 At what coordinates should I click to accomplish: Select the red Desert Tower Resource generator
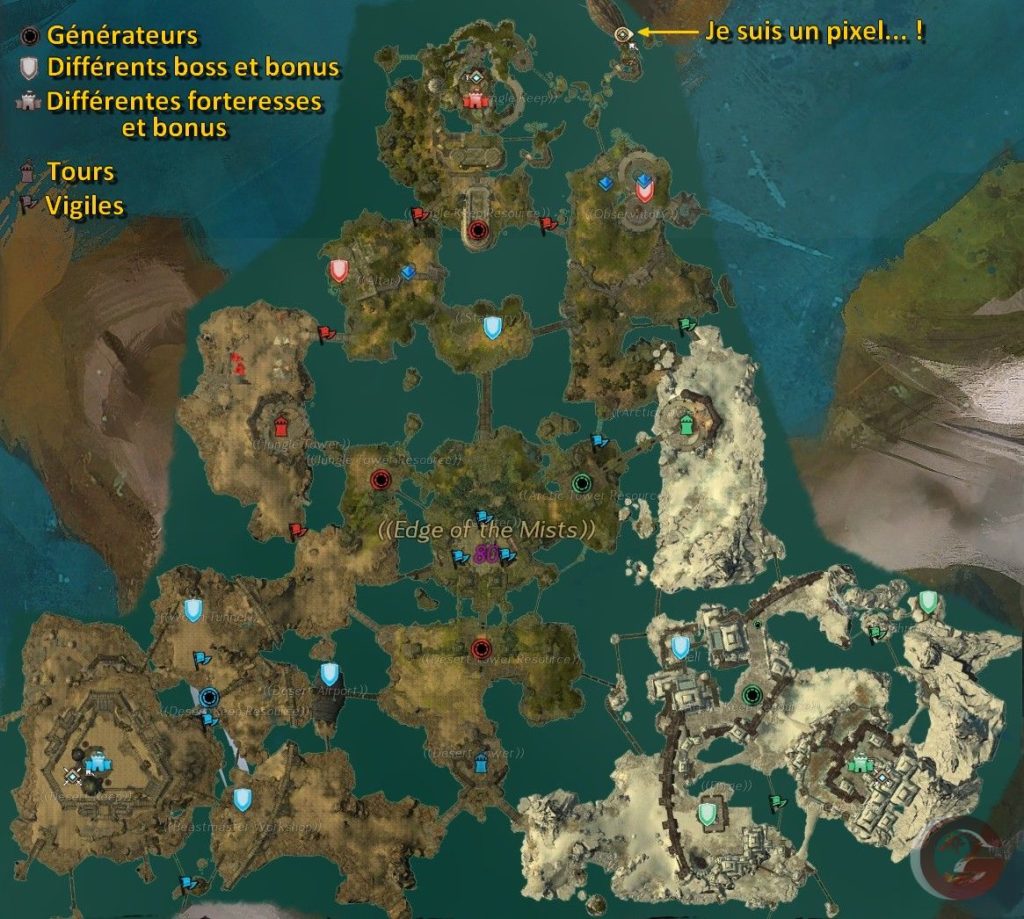pos(480,646)
